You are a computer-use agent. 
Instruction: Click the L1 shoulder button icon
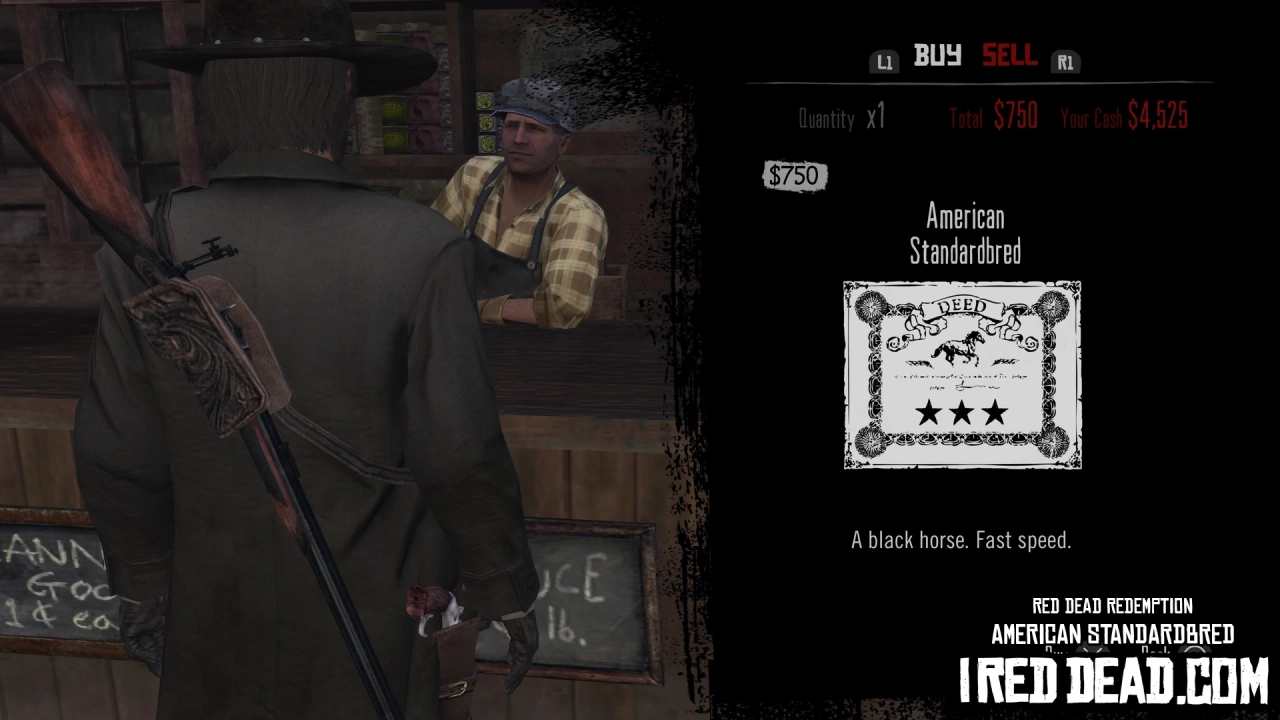884,61
